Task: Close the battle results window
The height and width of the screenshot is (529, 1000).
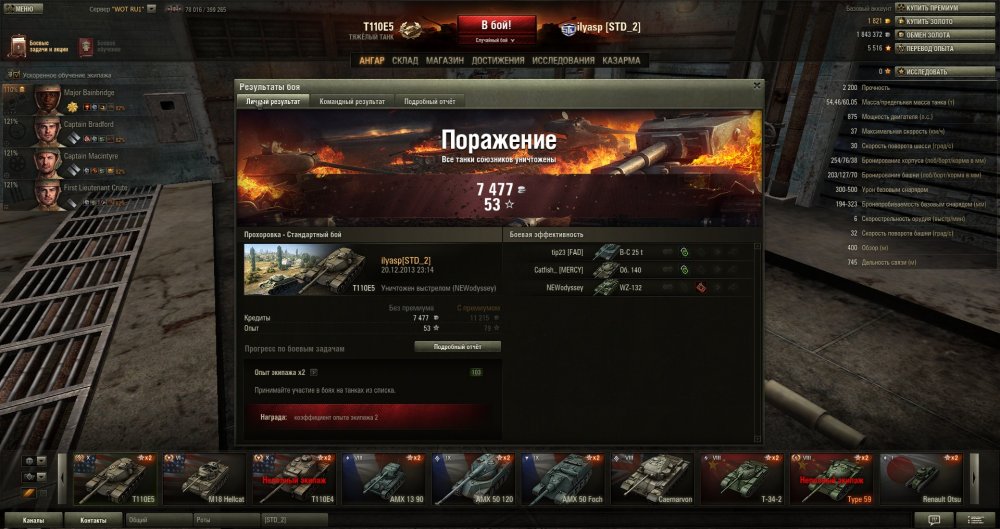Action: coord(757,86)
